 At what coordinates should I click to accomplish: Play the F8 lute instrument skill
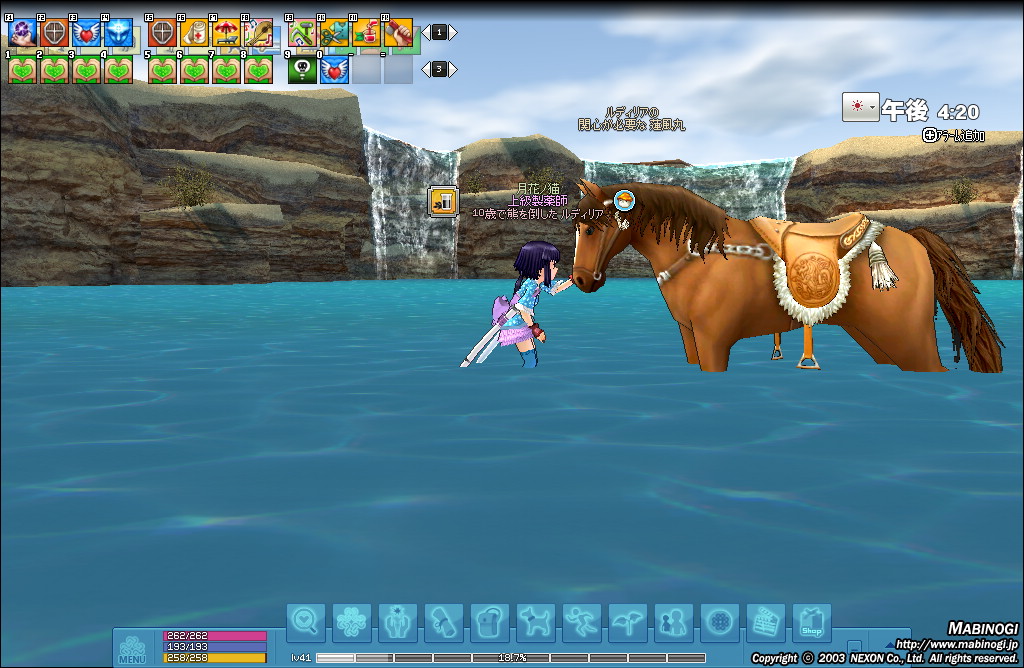pyautogui.click(x=258, y=33)
